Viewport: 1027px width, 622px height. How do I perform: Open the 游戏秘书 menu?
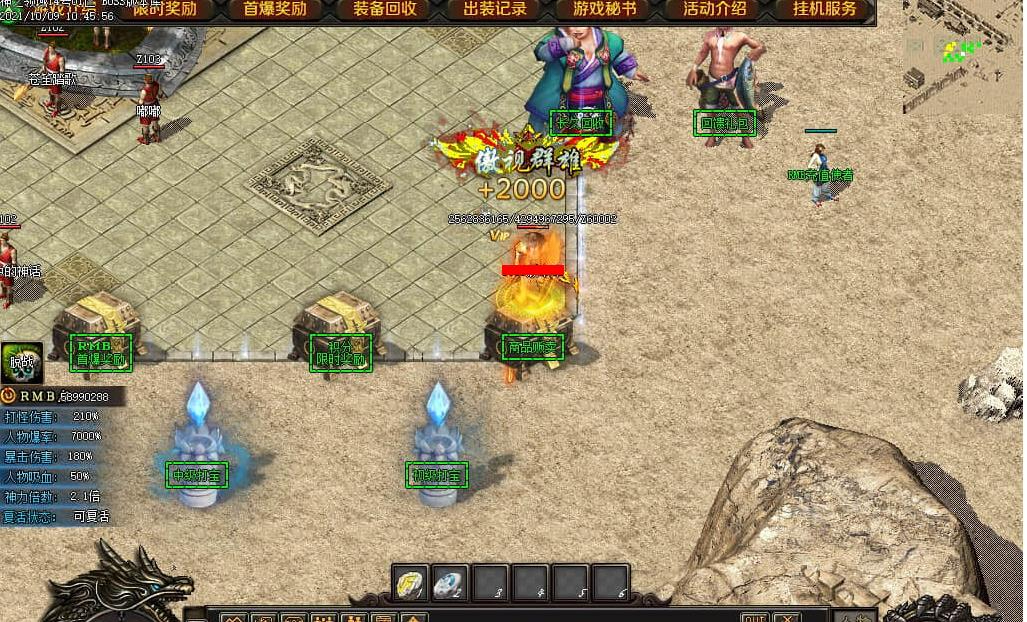click(x=605, y=10)
